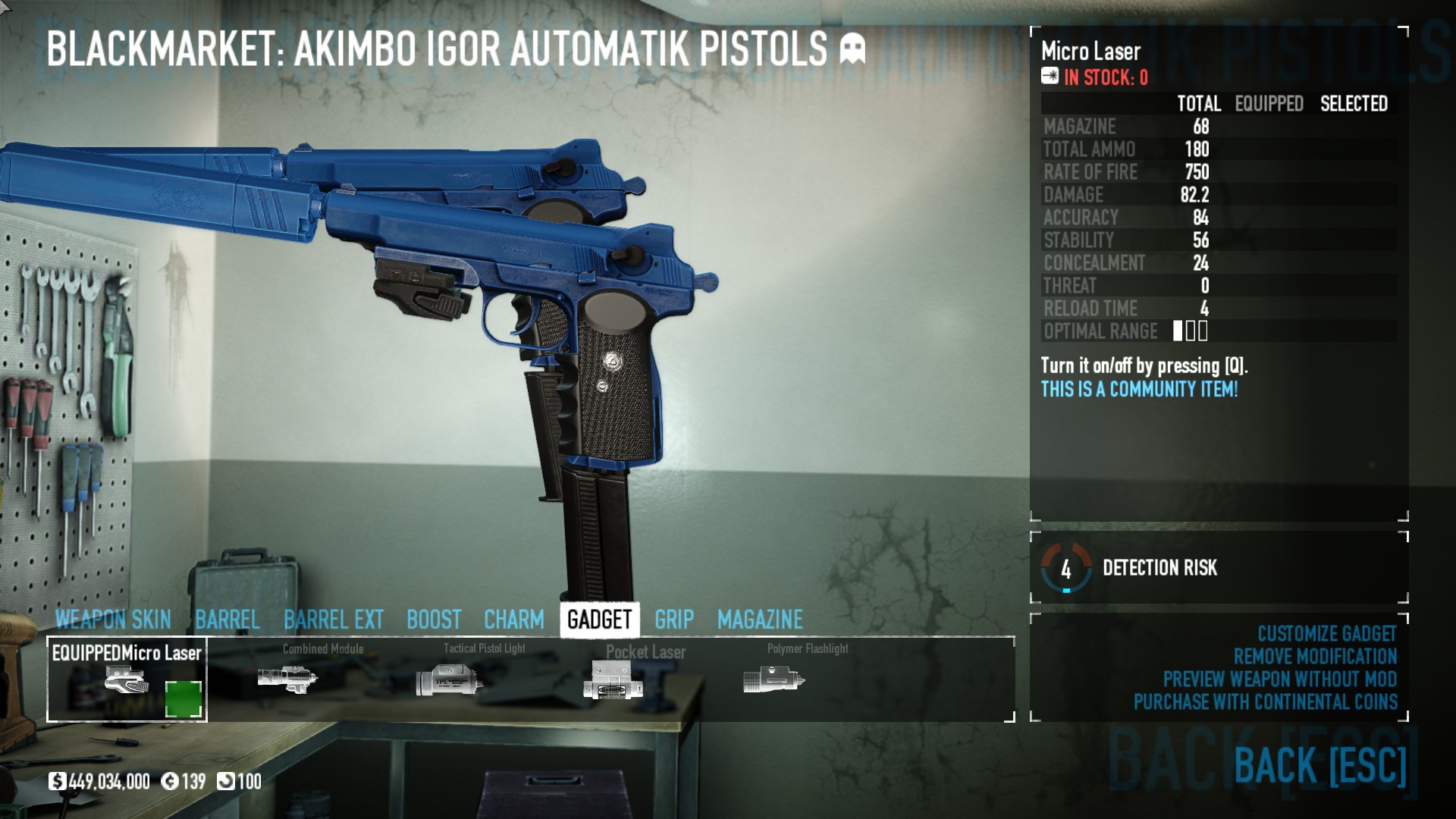Open the Barrel modification tab
The height and width of the screenshot is (819, 1456).
point(227,620)
